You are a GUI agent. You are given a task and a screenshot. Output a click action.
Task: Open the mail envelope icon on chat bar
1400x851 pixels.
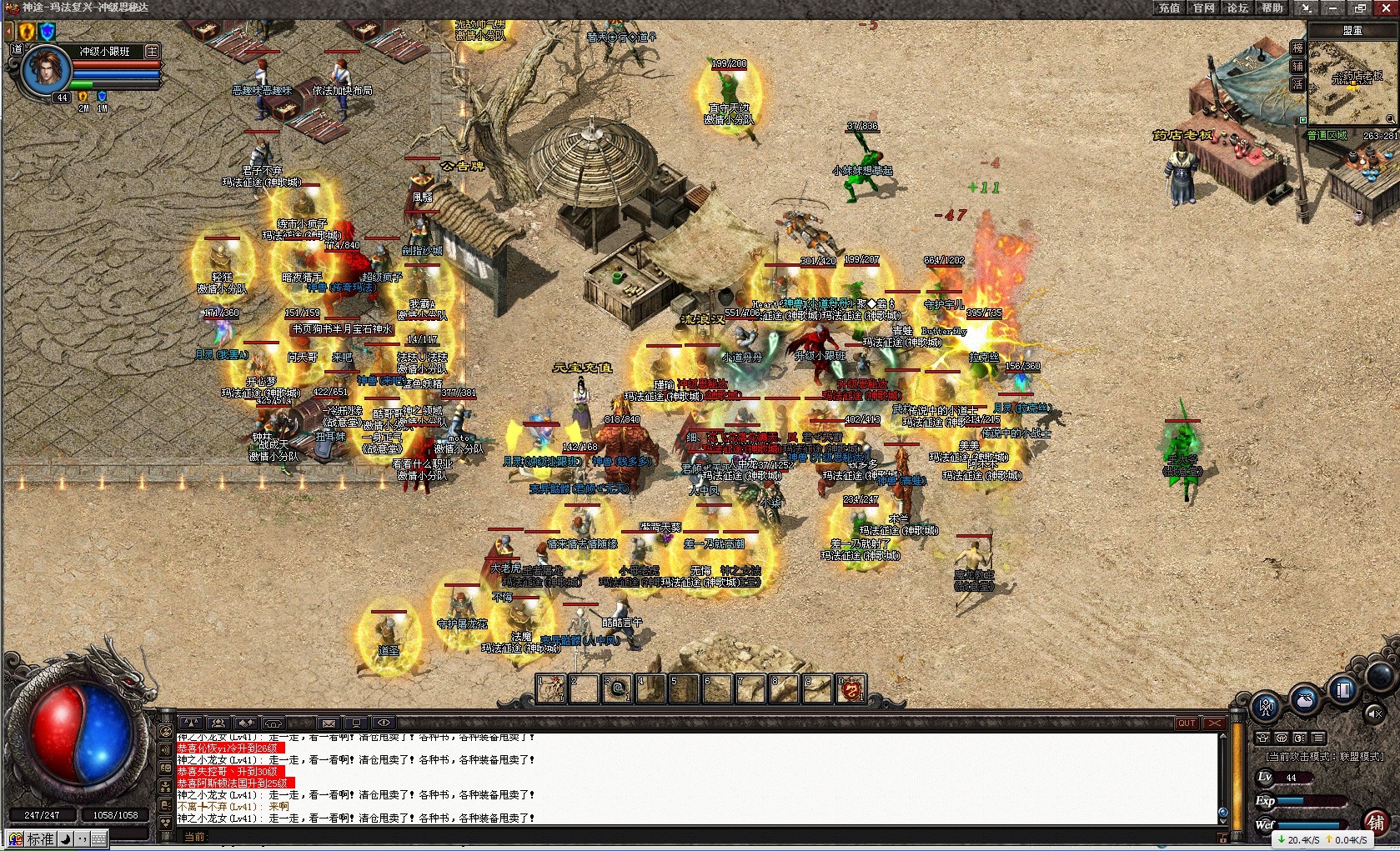(329, 723)
